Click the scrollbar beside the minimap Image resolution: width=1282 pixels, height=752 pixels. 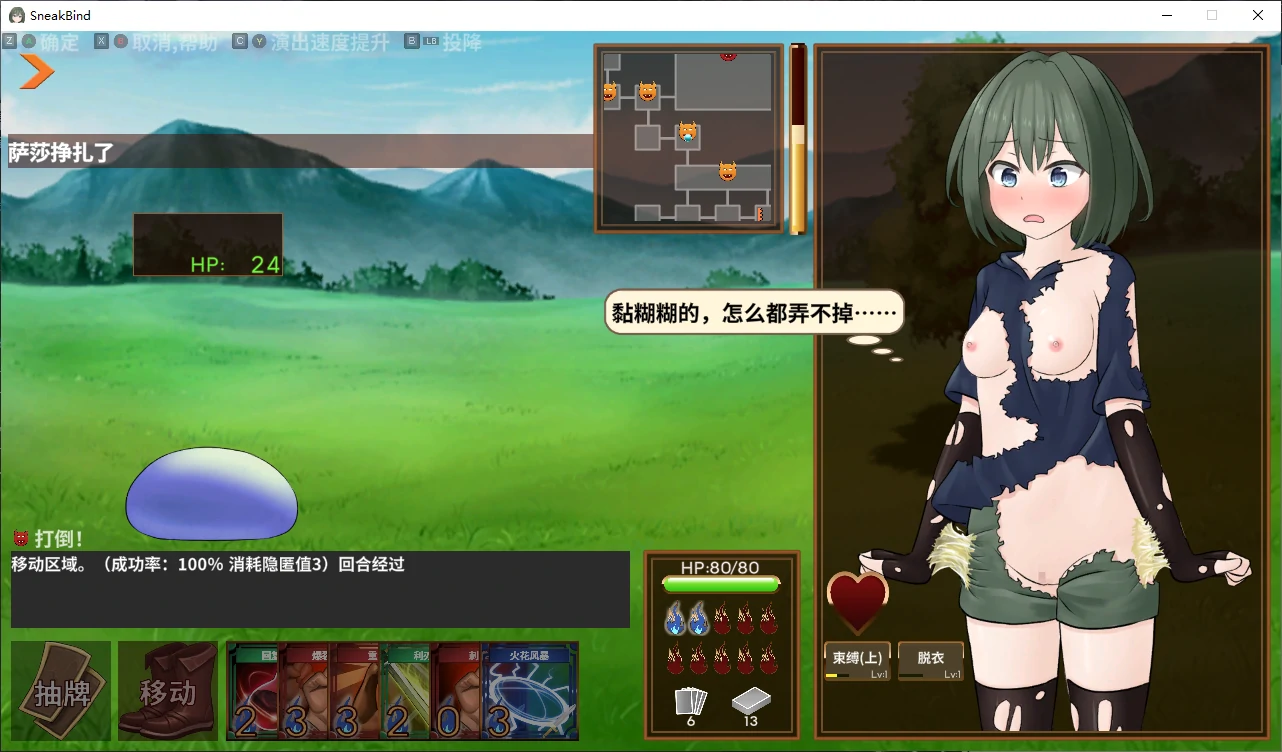pos(798,135)
